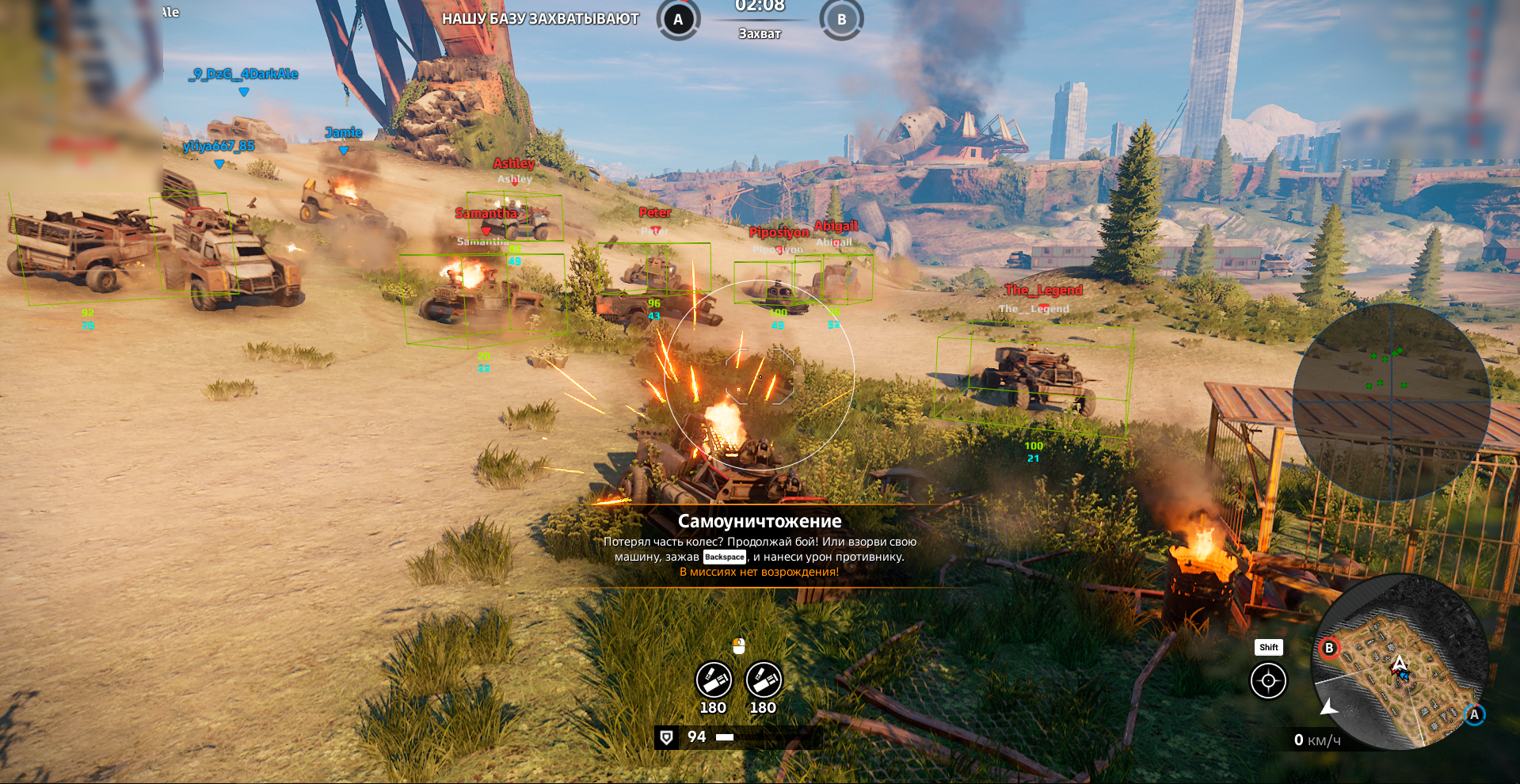Screen dimensions: 1520x784
Task: Open the circular terrain minimap
Action: (x=1400, y=664)
